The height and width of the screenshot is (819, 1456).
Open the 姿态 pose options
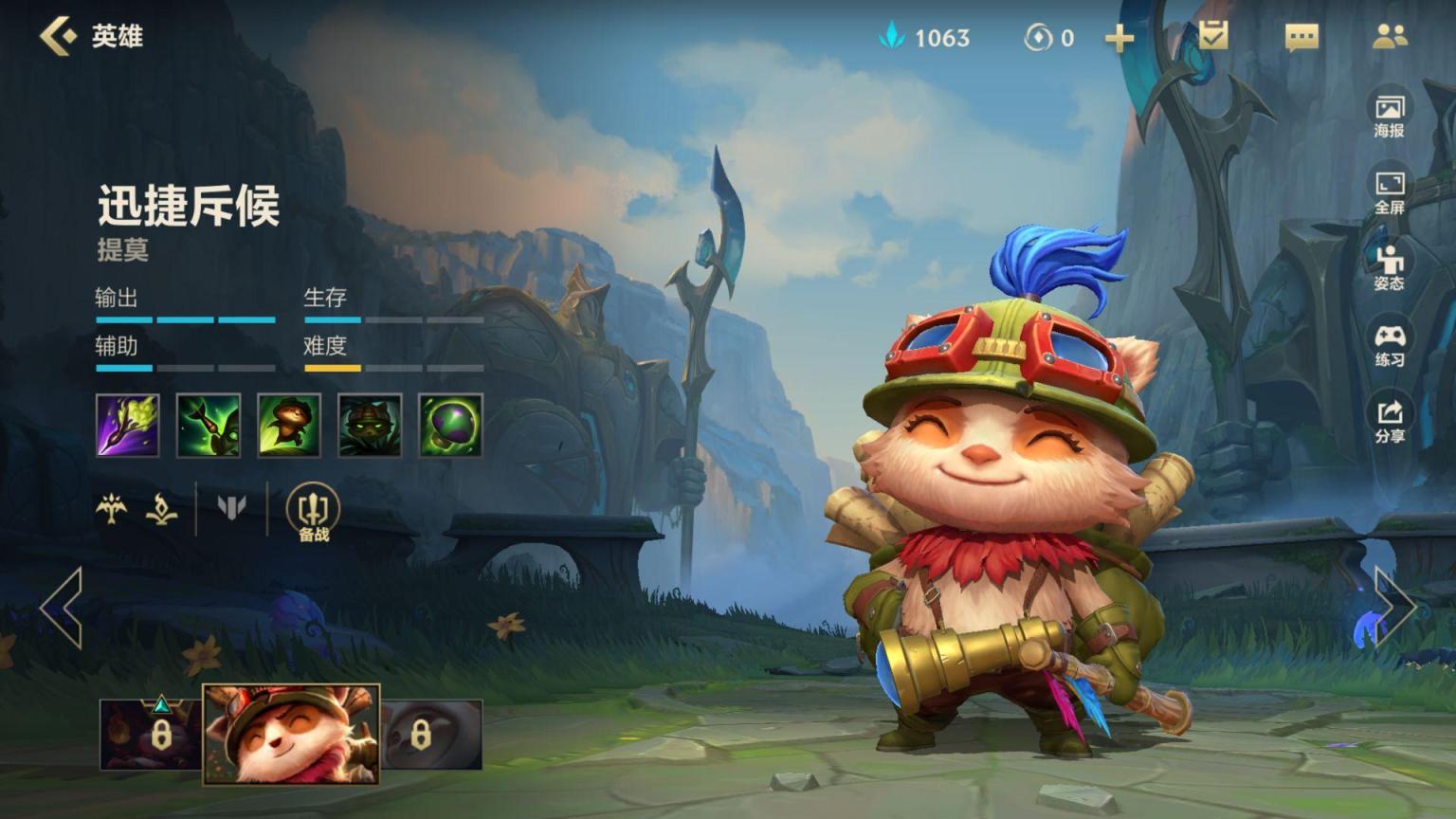click(x=1390, y=268)
